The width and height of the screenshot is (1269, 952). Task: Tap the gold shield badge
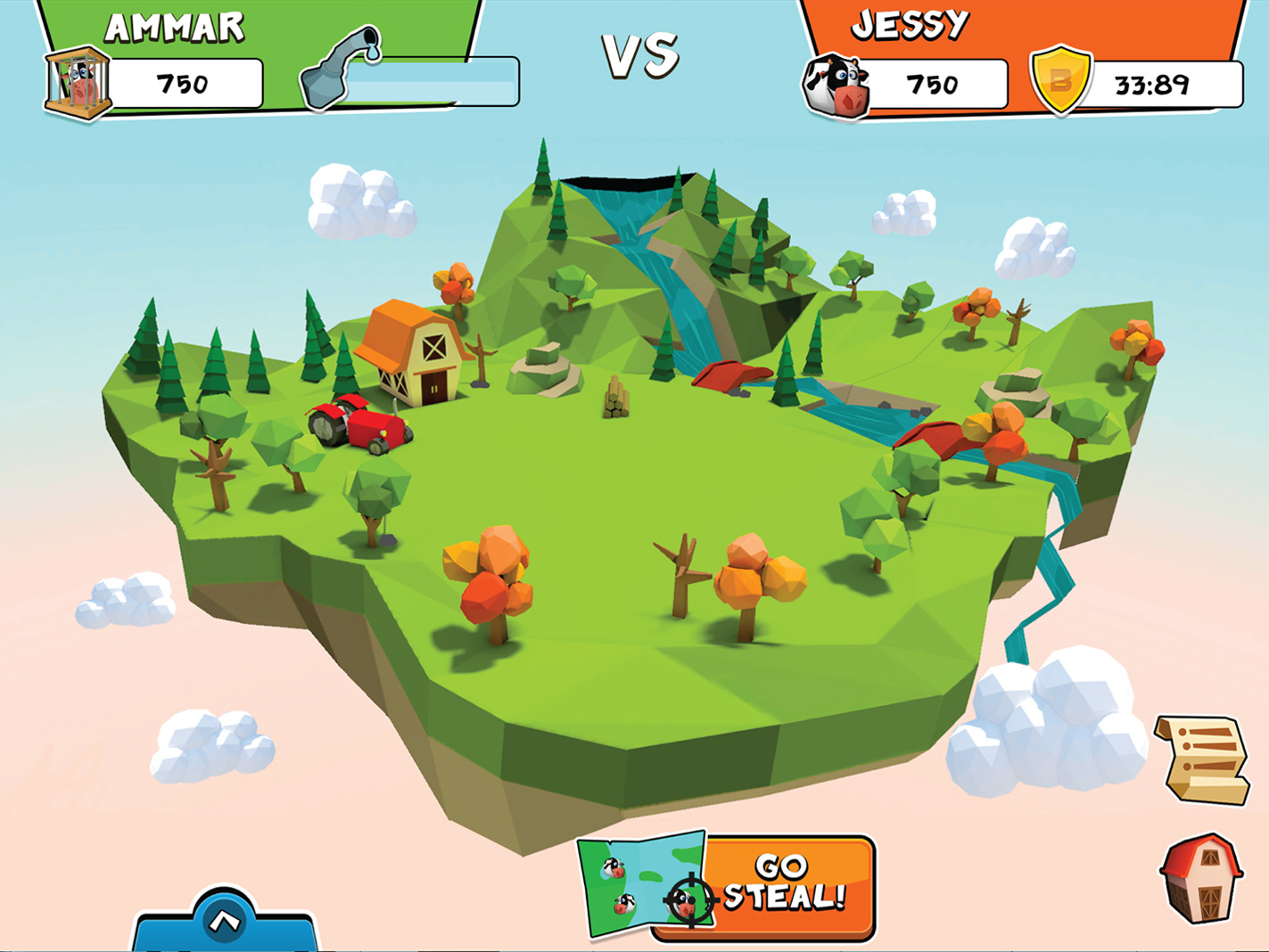tap(1060, 82)
